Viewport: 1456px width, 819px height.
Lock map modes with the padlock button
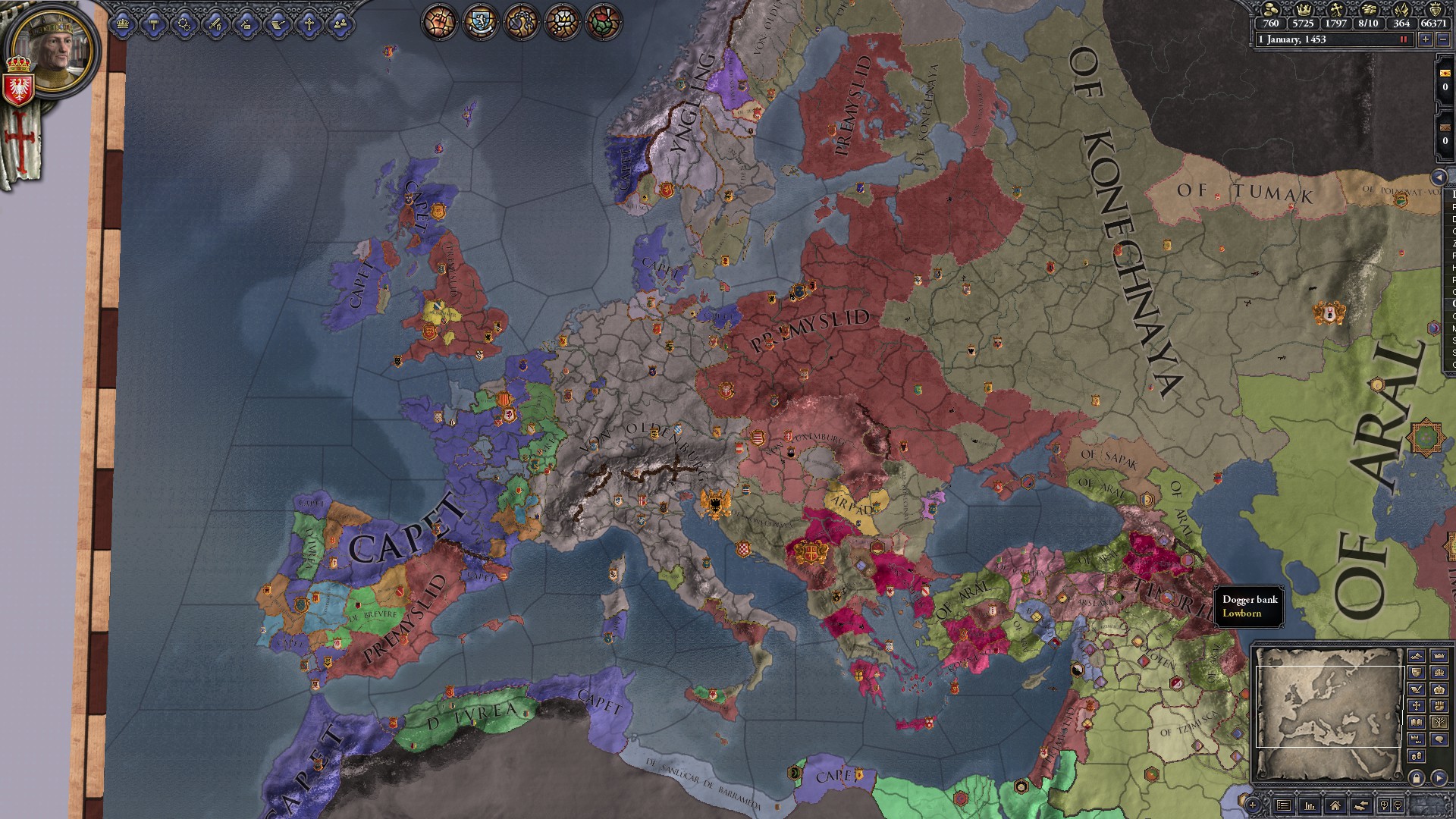pyautogui.click(x=1417, y=777)
